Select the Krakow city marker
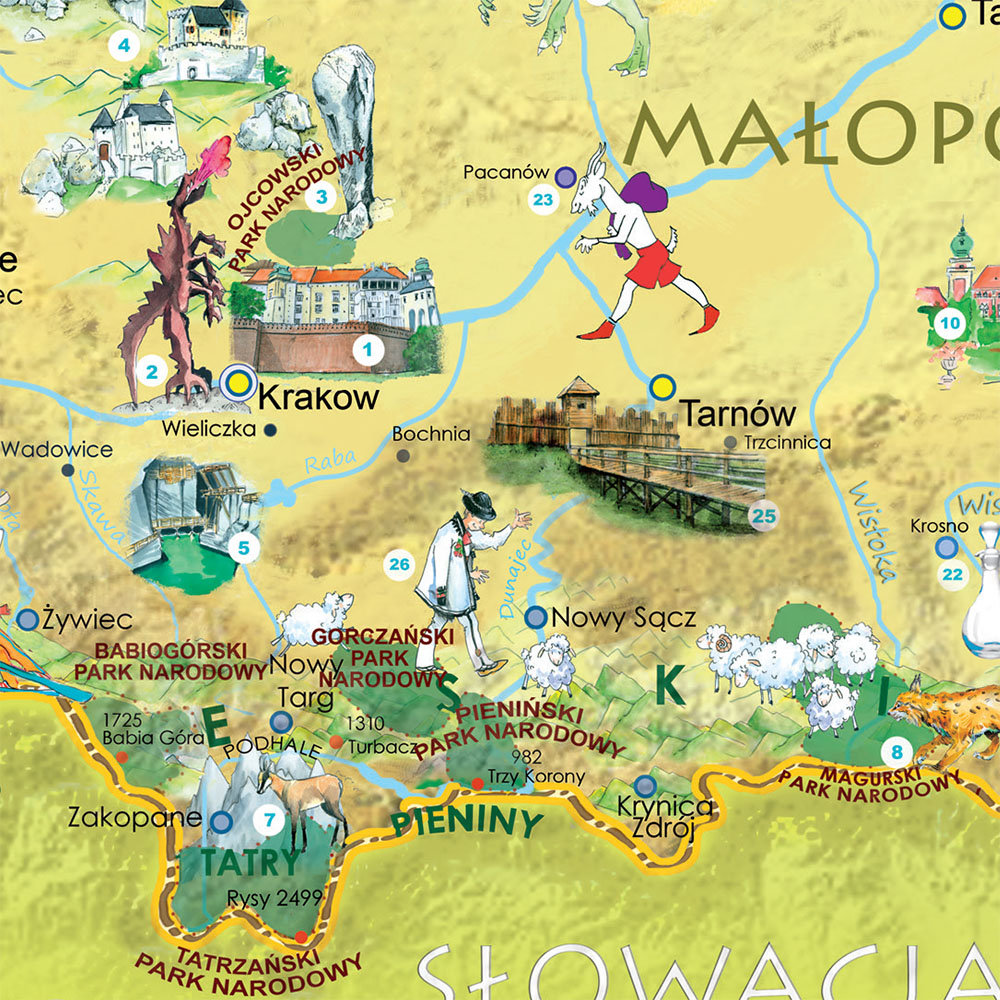The image size is (1000, 1000). [x=238, y=382]
